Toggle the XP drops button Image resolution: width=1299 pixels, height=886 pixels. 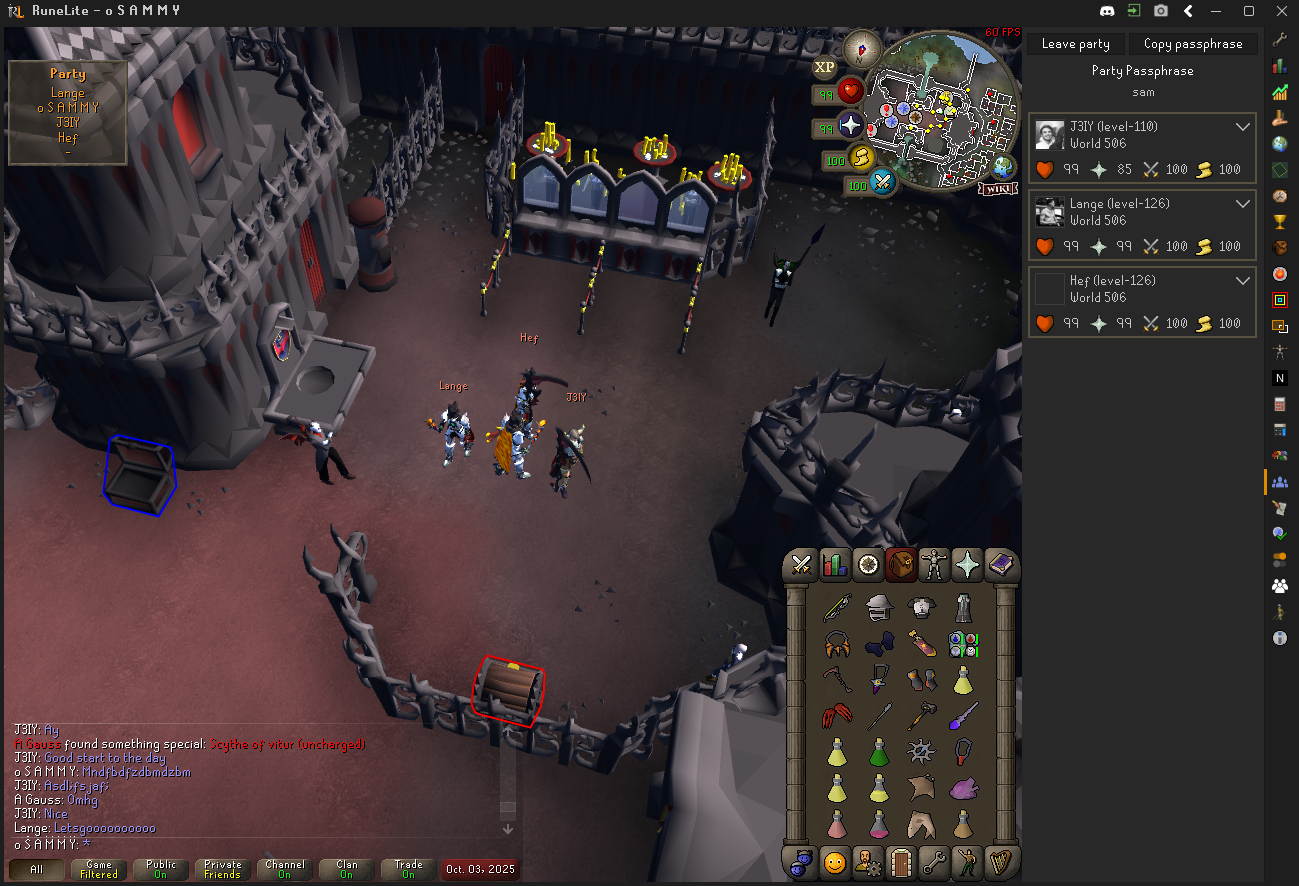pyautogui.click(x=824, y=67)
